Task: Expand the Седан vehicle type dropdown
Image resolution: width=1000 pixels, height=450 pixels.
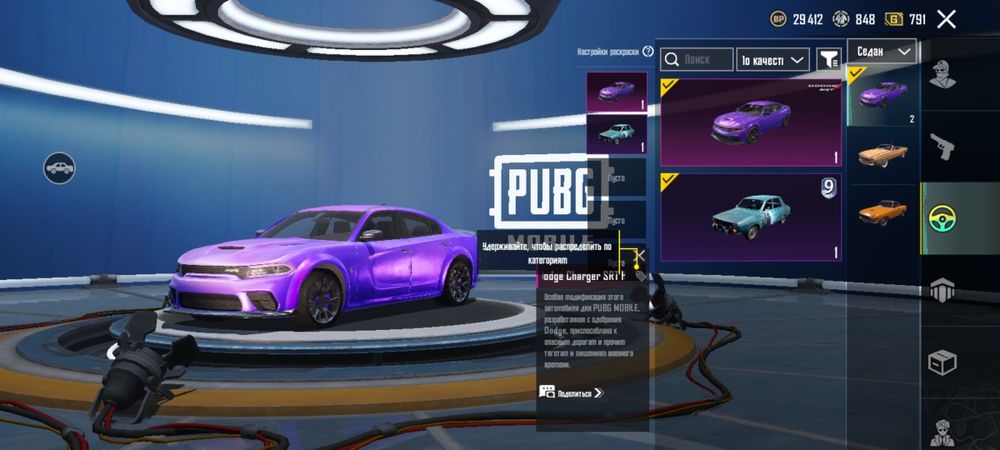Action: click(x=881, y=51)
